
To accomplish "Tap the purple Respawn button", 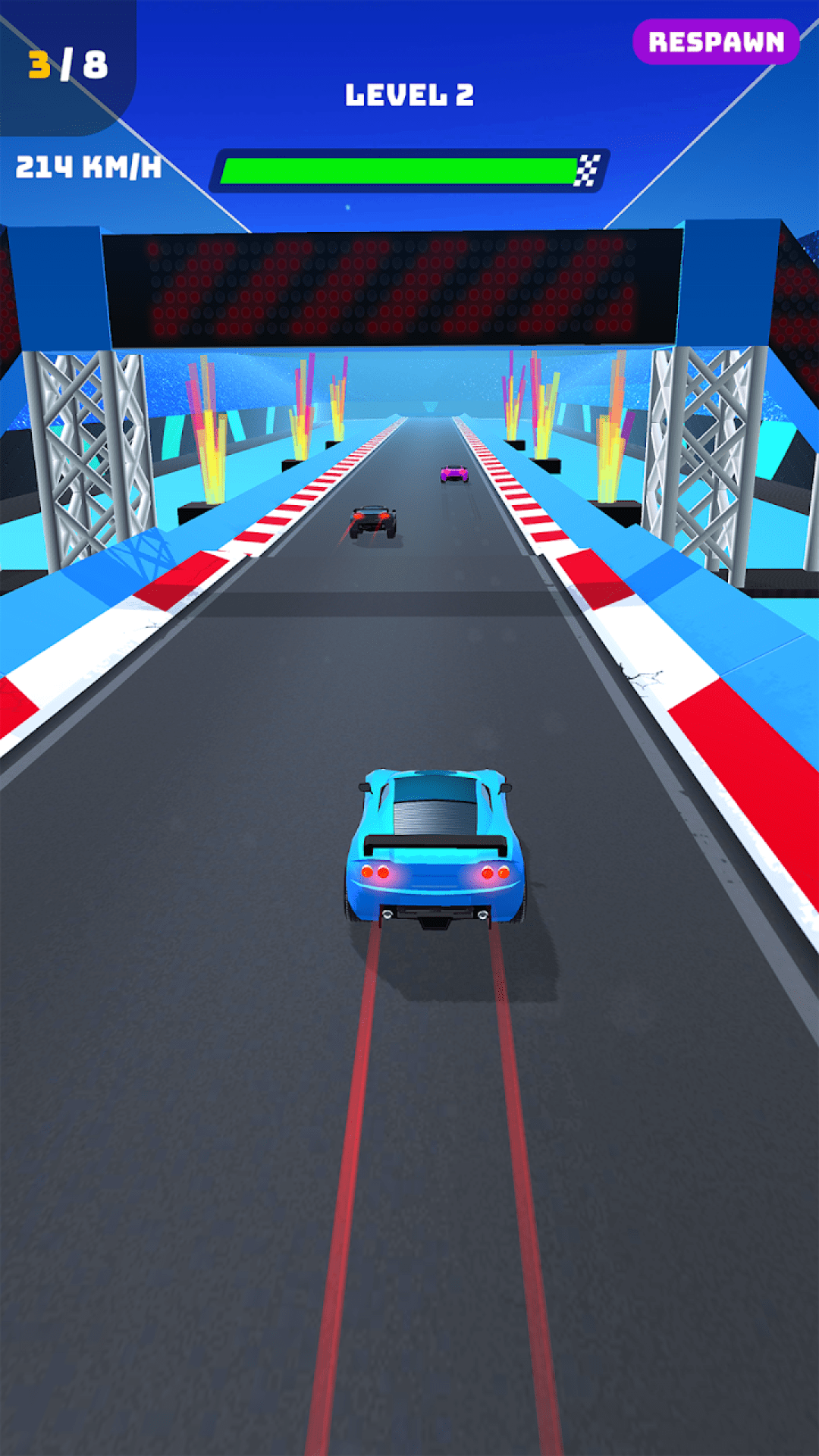I will coord(716,42).
